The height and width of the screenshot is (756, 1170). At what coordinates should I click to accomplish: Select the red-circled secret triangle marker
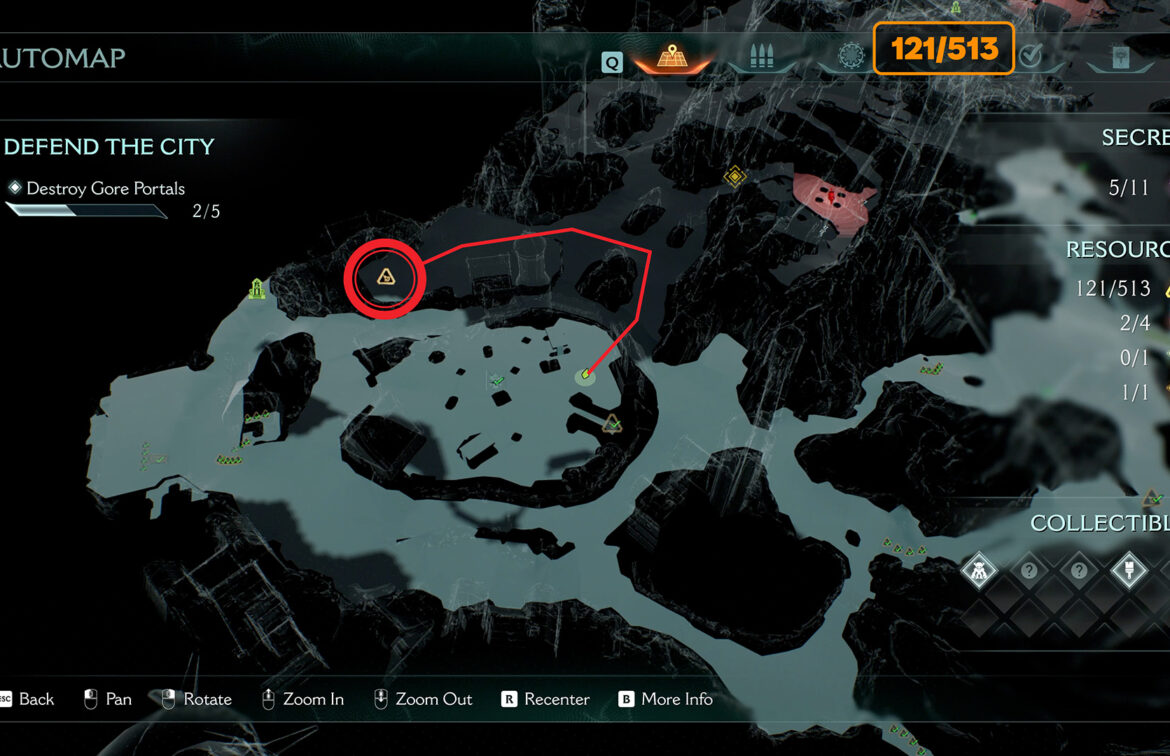[x=385, y=277]
